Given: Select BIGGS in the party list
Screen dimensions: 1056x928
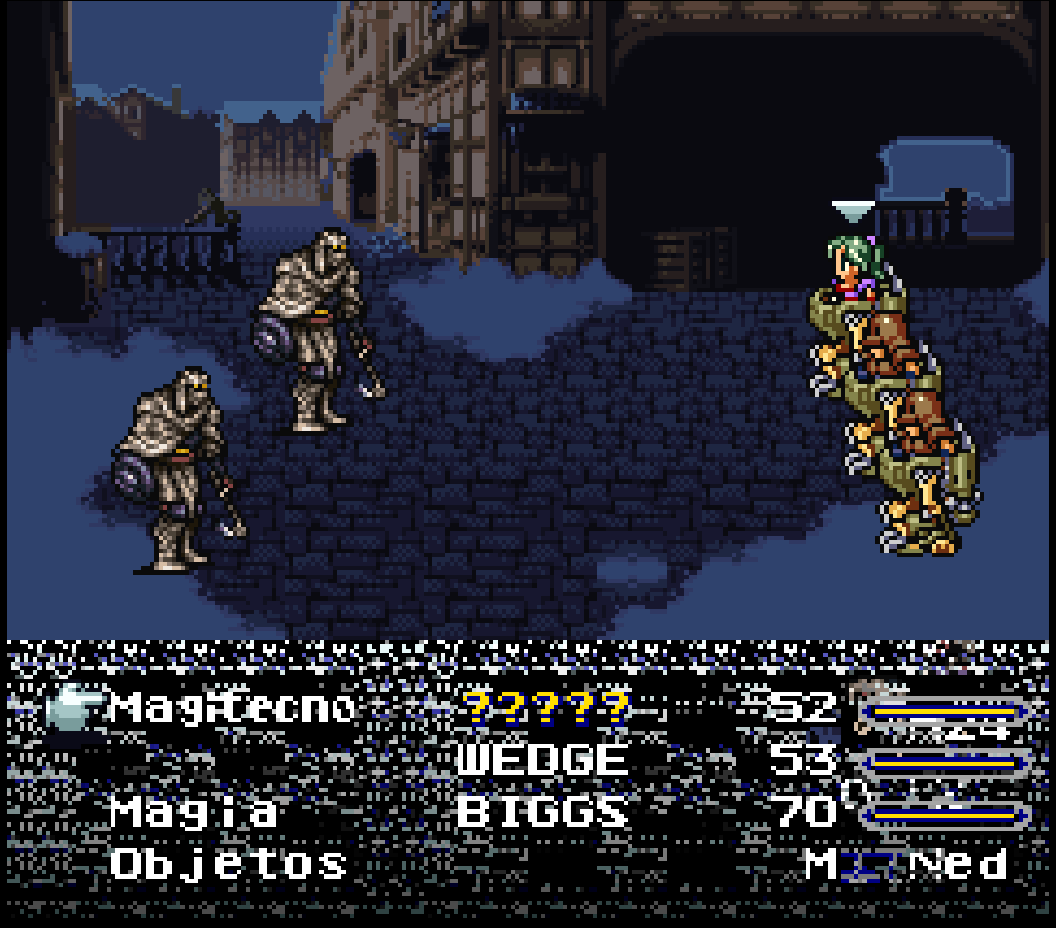Looking at the screenshot, I should pyautogui.click(x=543, y=811).
